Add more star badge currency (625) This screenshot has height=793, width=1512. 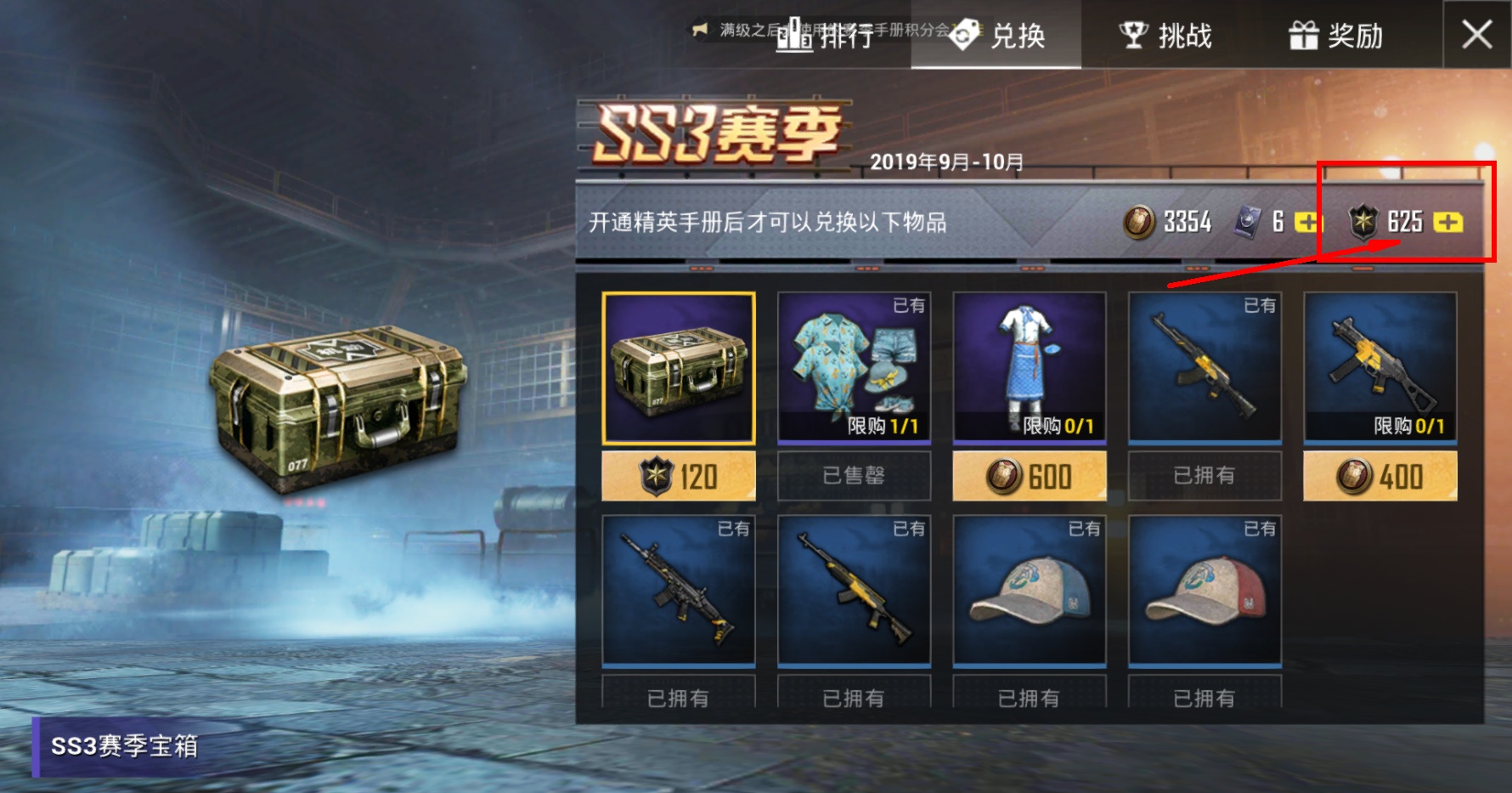[x=1447, y=223]
